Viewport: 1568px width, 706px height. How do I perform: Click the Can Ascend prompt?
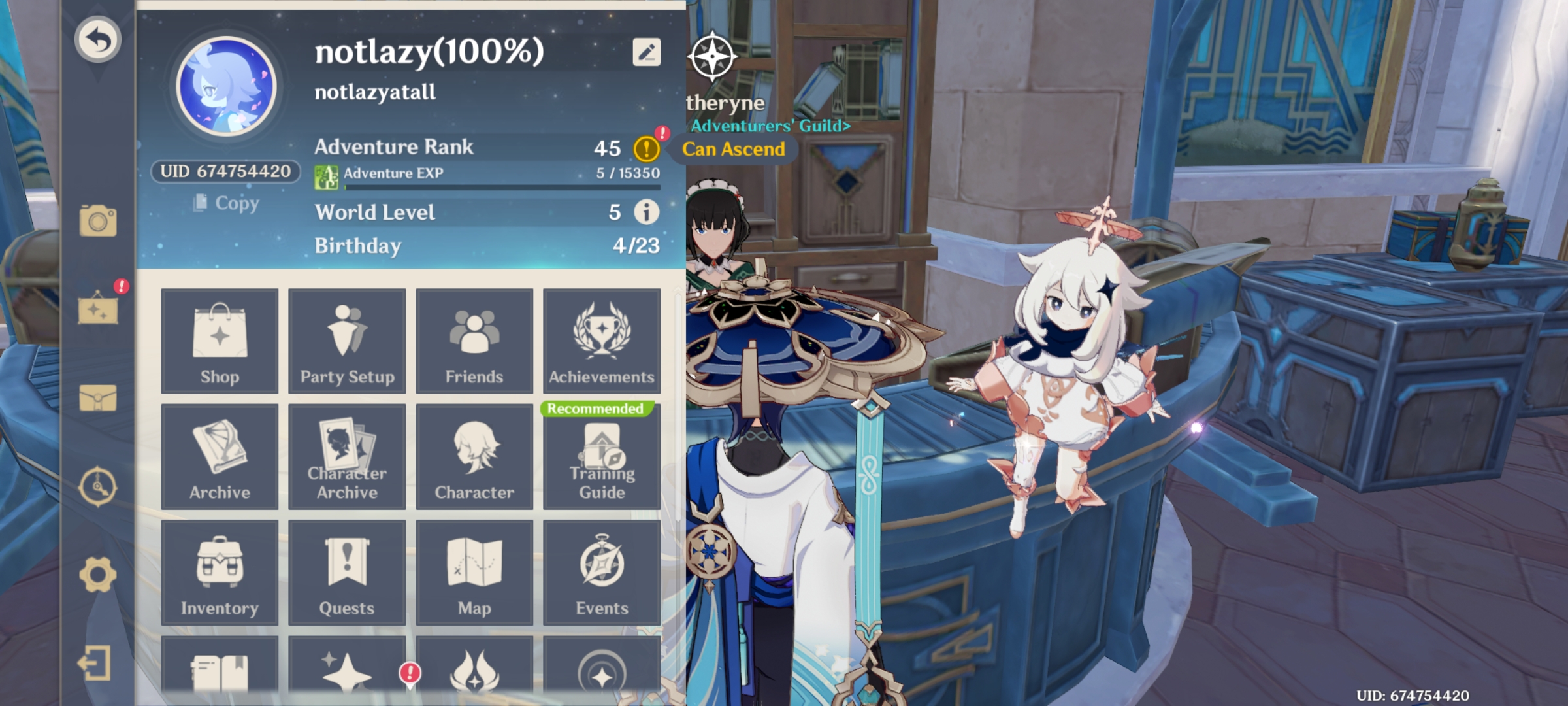(734, 149)
